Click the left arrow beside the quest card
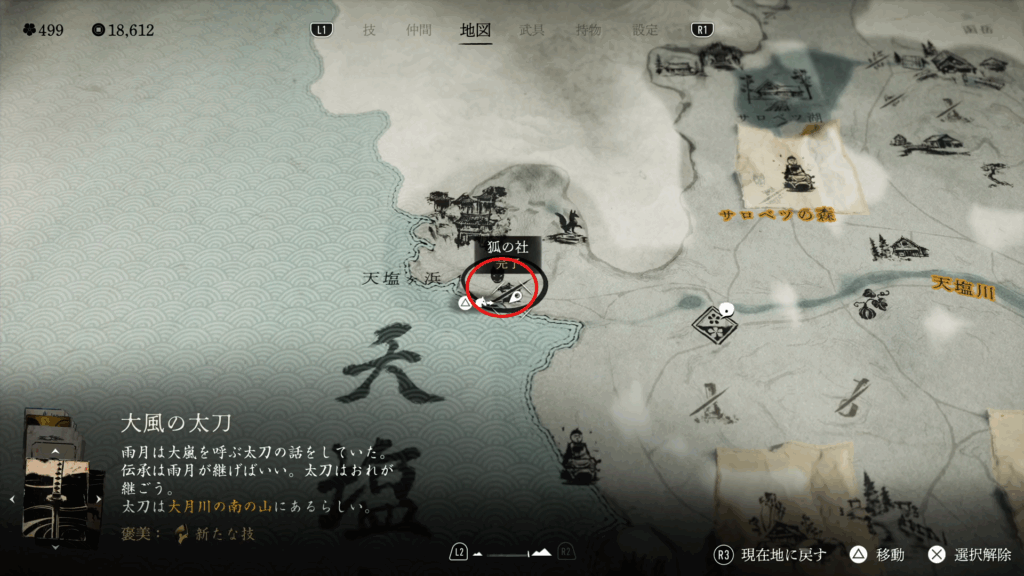 tap(11, 498)
